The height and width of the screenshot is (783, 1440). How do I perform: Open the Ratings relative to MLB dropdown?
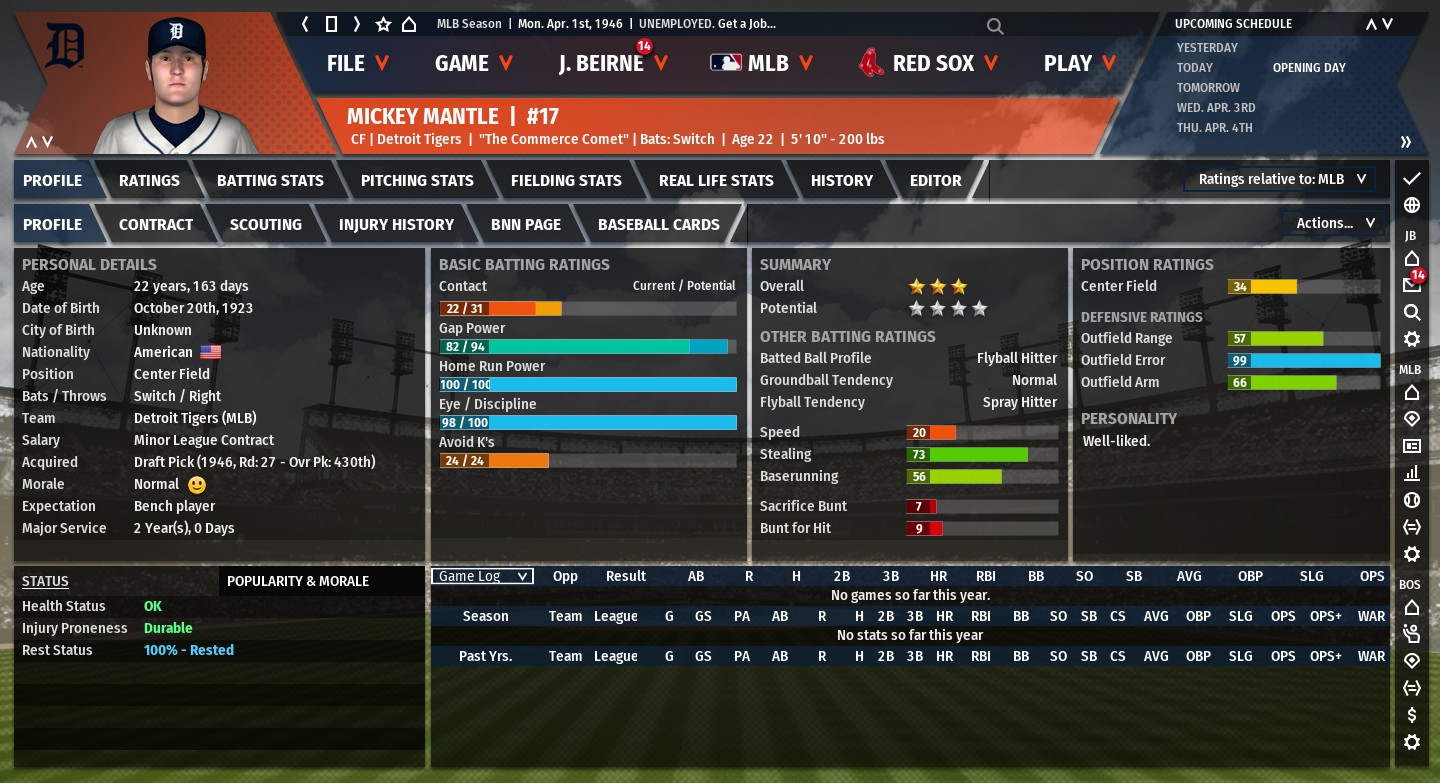(1282, 179)
